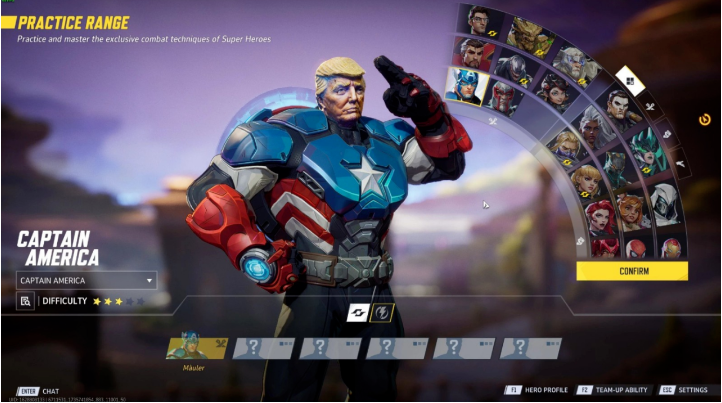This screenshot has height=403, width=722.
Task: Click the Mäuler player slot
Action: click(x=197, y=348)
